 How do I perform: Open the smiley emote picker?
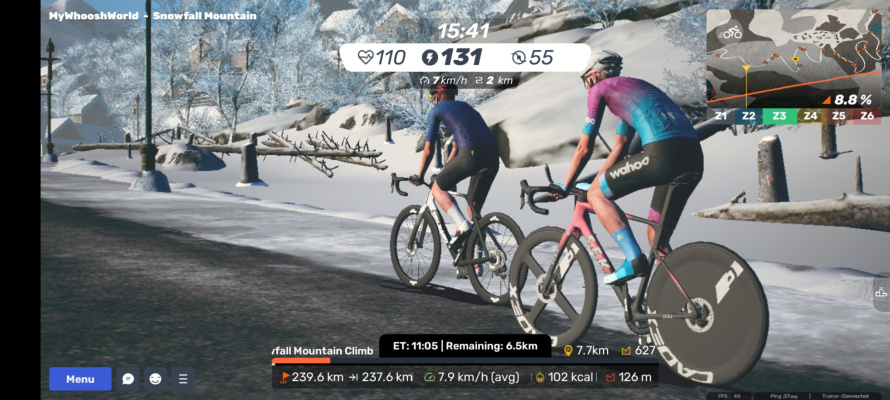155,379
